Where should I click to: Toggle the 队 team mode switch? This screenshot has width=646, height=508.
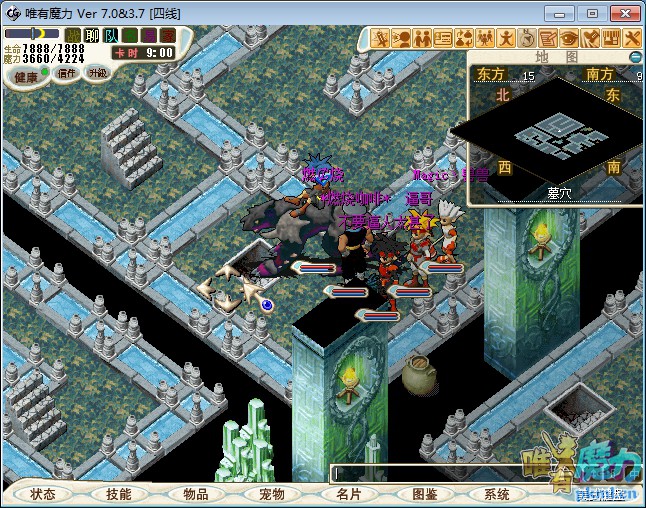click(110, 36)
